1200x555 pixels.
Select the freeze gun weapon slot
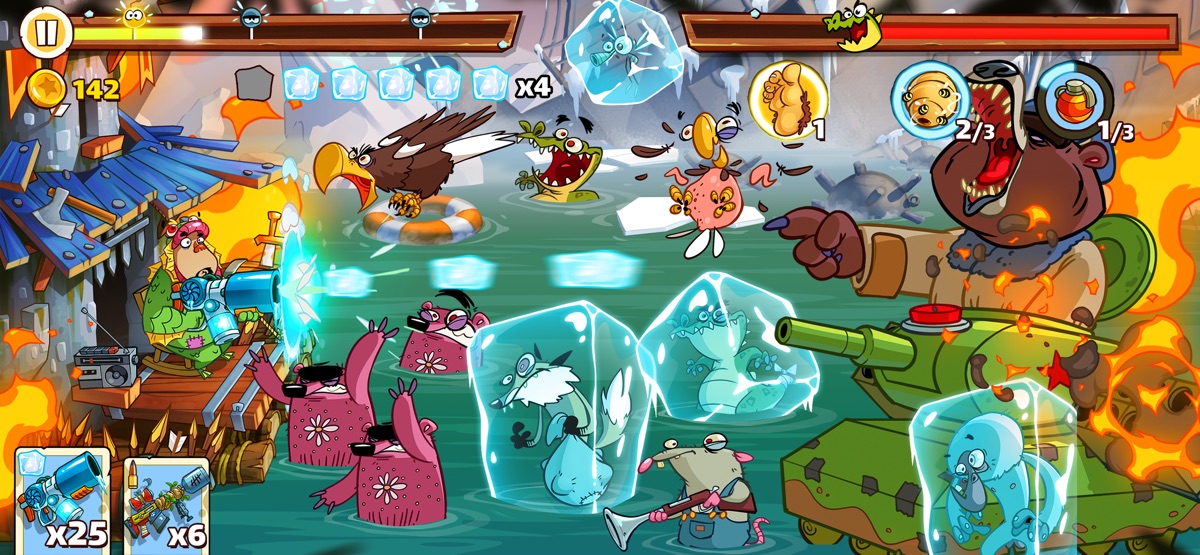[x=62, y=502]
